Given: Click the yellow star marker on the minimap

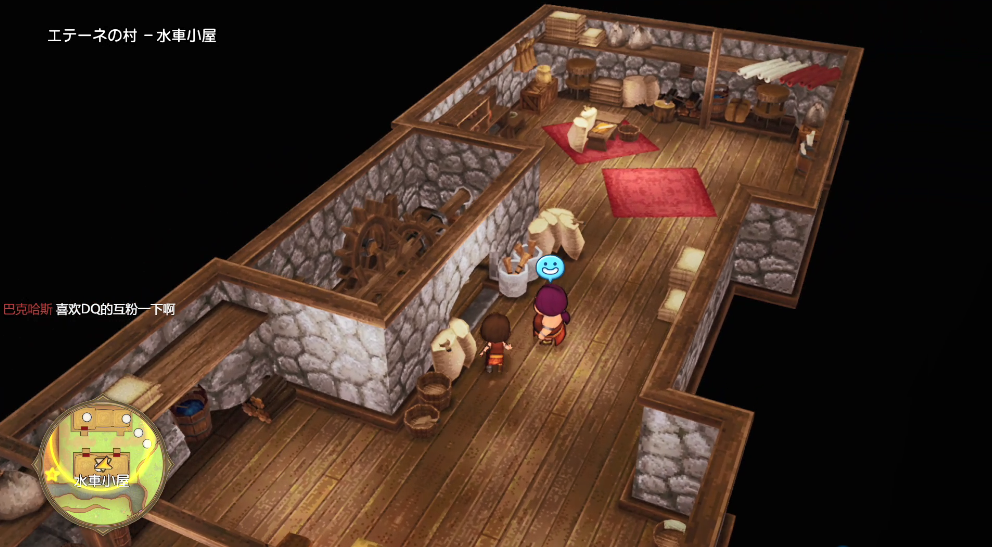Looking at the screenshot, I should (51, 475).
